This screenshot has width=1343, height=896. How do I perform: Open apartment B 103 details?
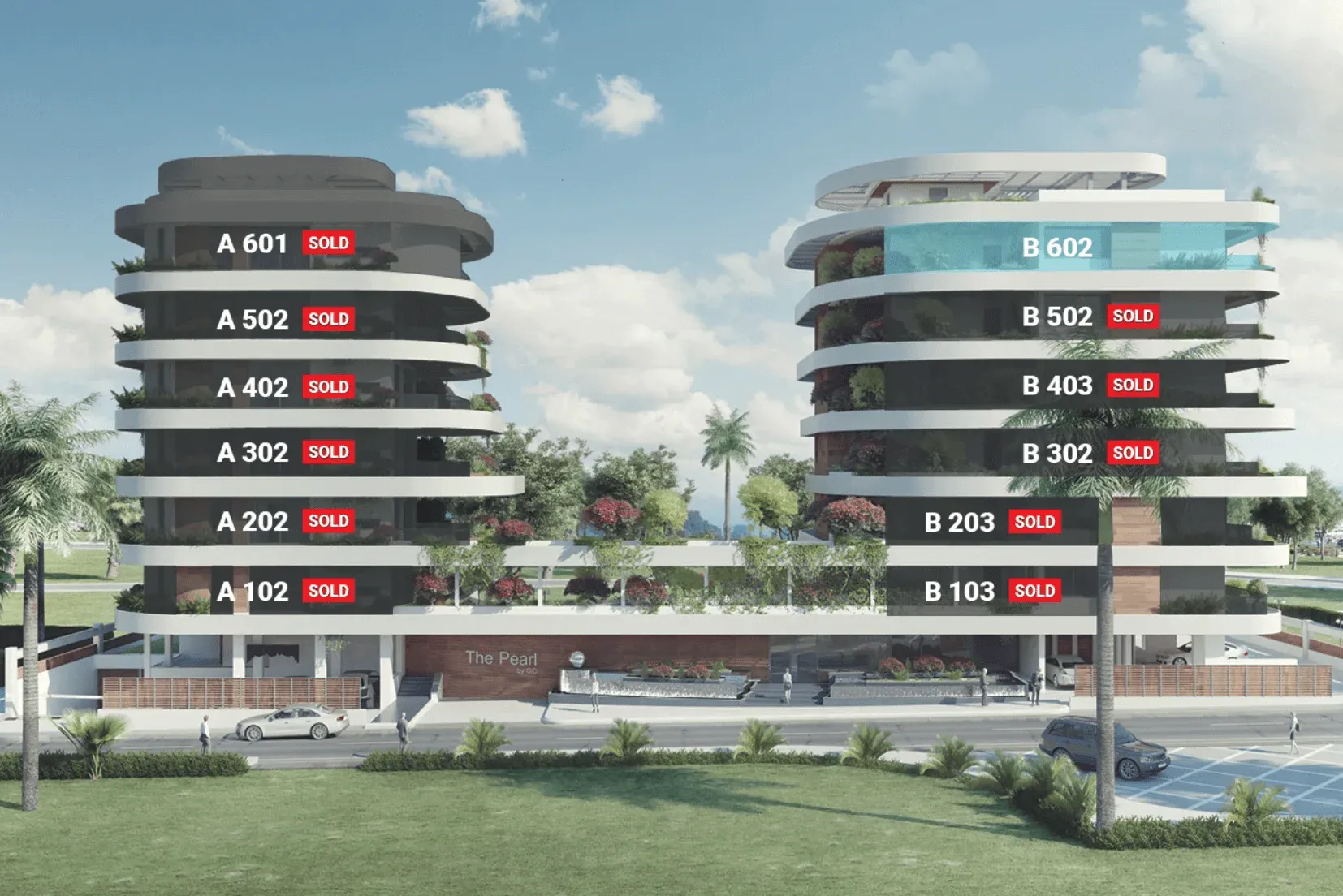coord(959,592)
